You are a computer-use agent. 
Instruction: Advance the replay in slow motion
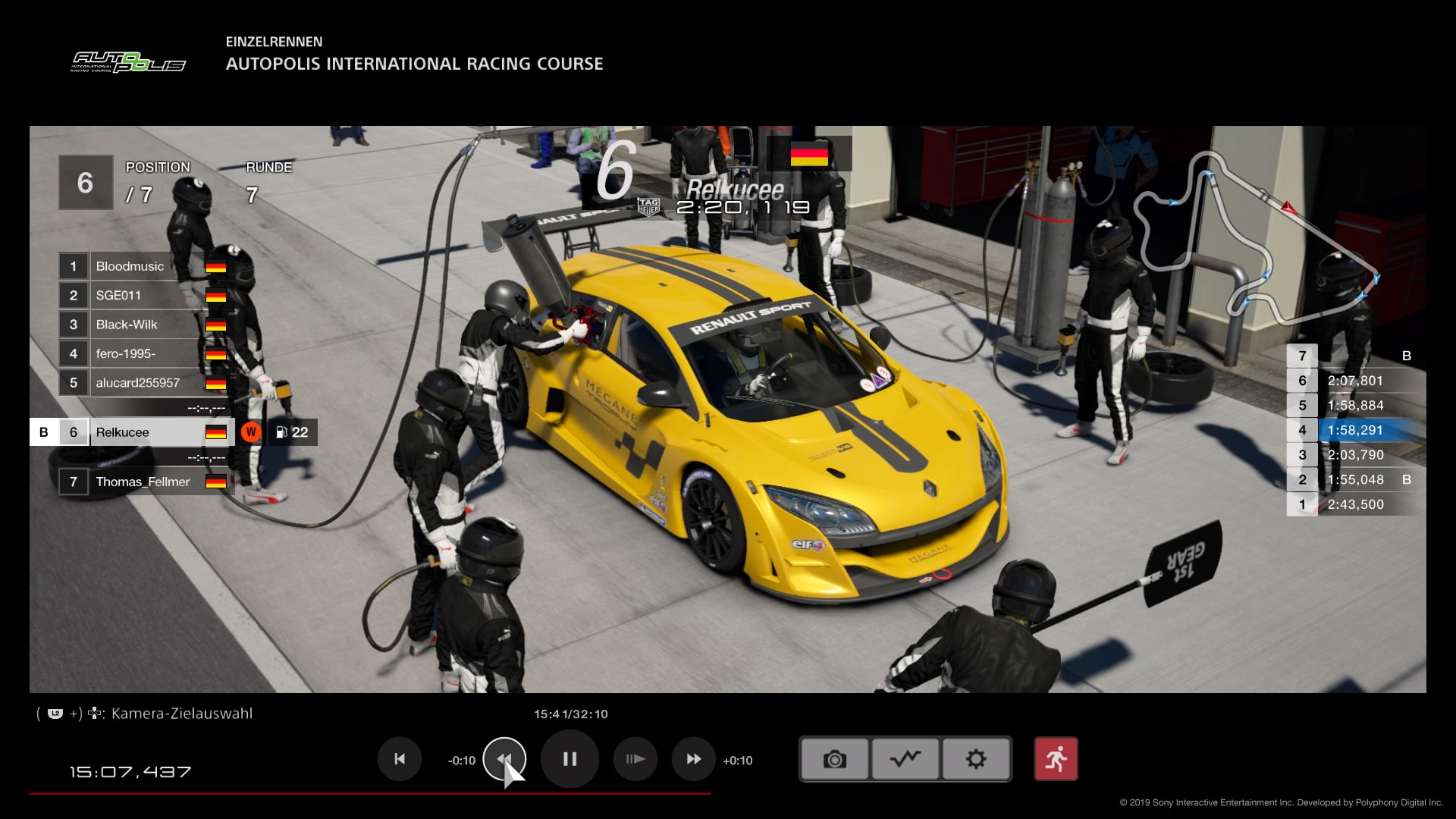click(635, 759)
